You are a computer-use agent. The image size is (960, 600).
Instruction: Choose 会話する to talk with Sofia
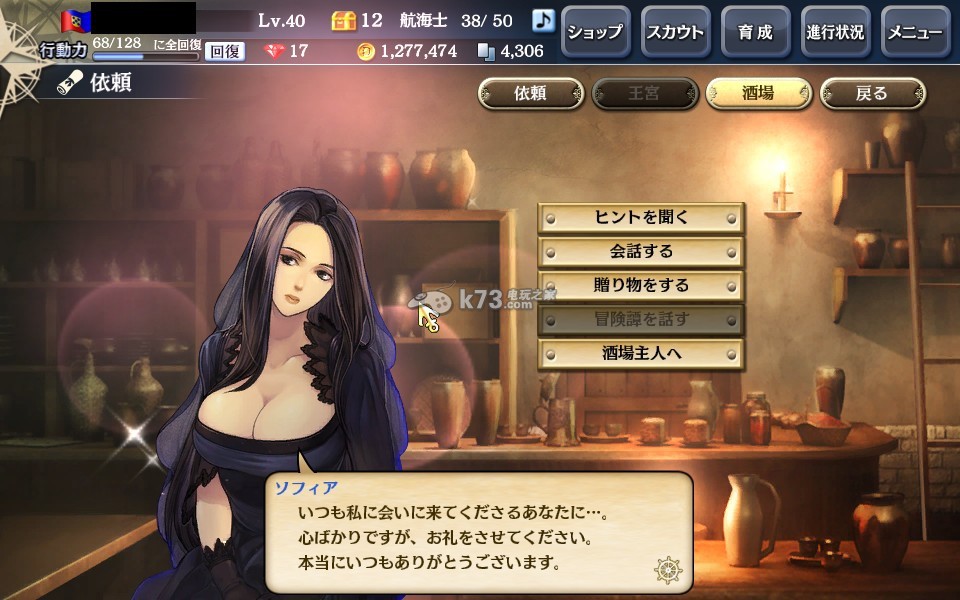(x=641, y=251)
